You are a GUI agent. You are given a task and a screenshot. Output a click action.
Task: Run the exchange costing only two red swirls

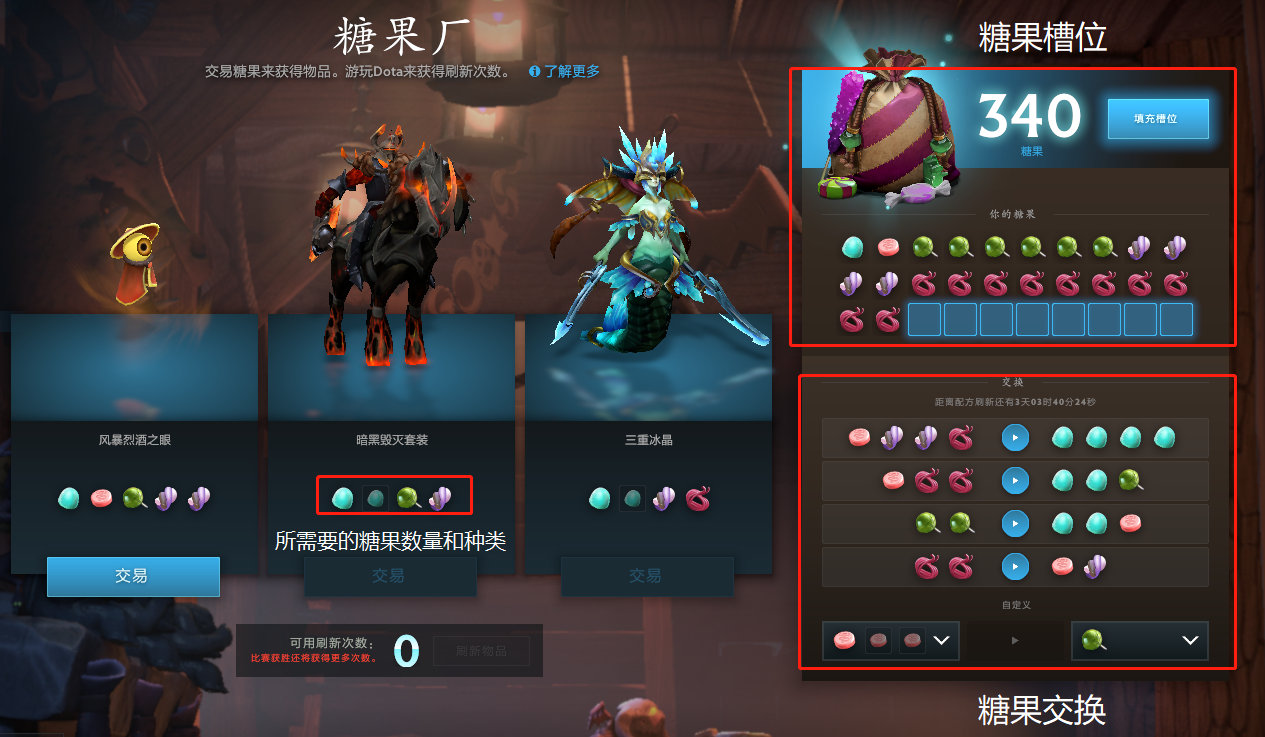click(1015, 567)
